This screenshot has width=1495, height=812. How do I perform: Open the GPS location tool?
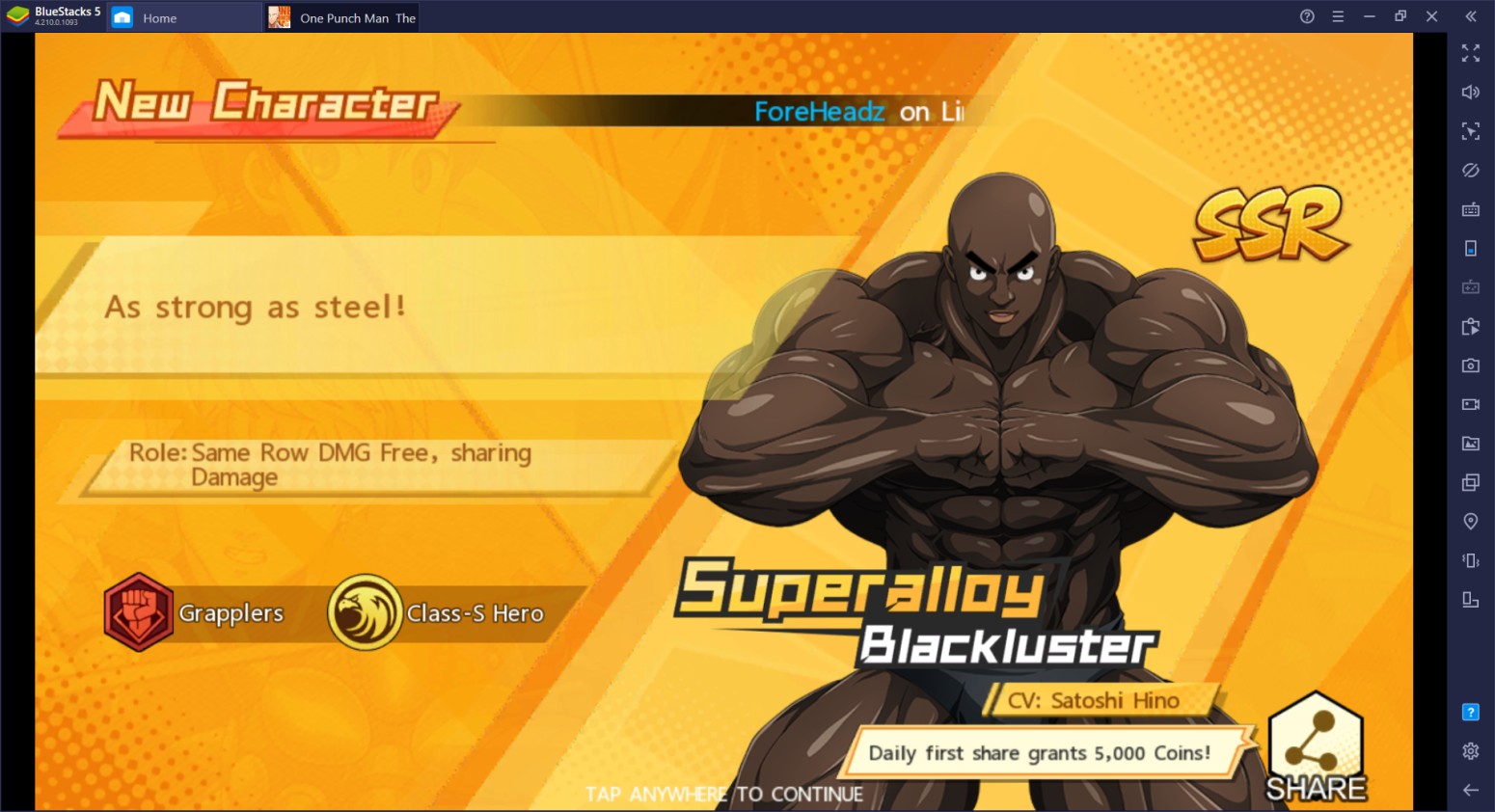tap(1470, 521)
